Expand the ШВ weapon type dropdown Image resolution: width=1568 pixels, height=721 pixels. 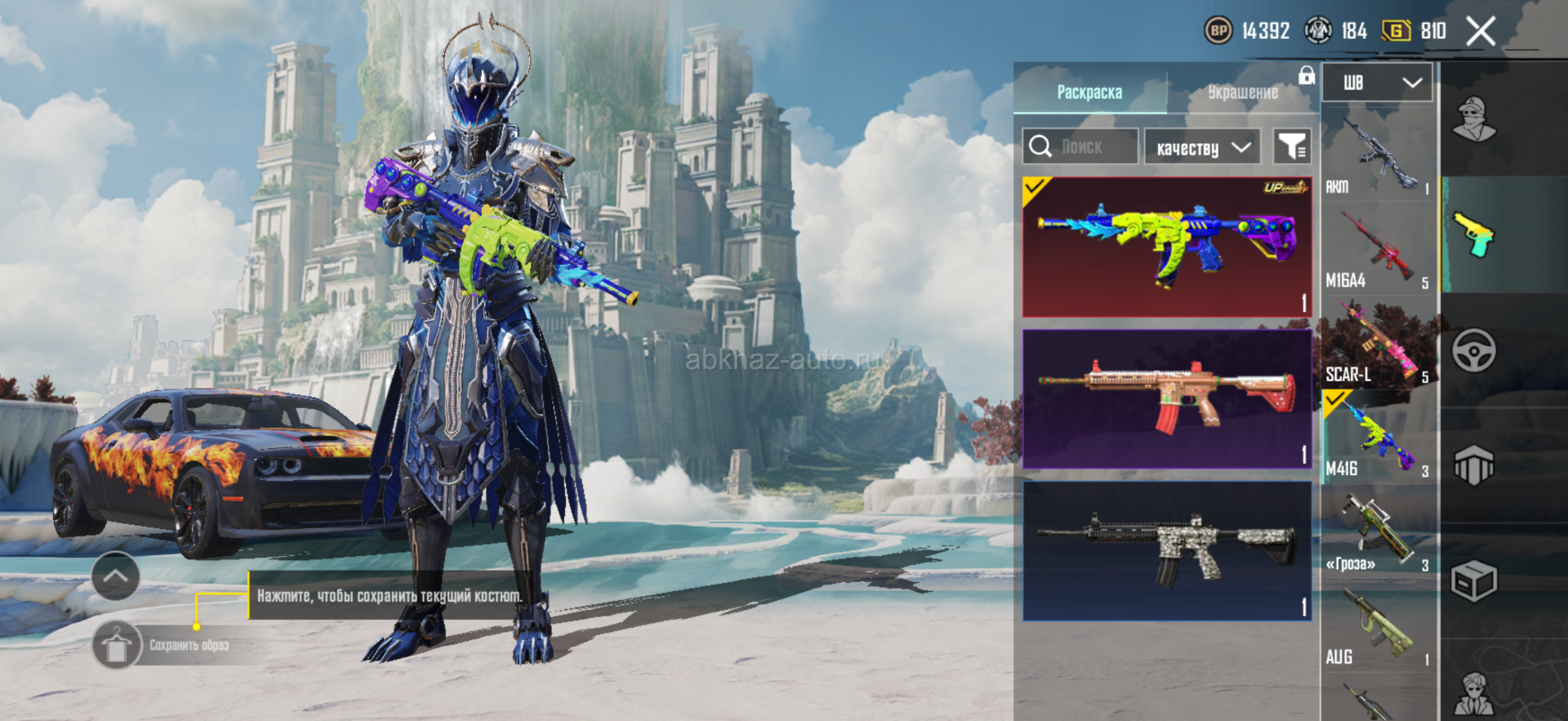coord(1377,82)
